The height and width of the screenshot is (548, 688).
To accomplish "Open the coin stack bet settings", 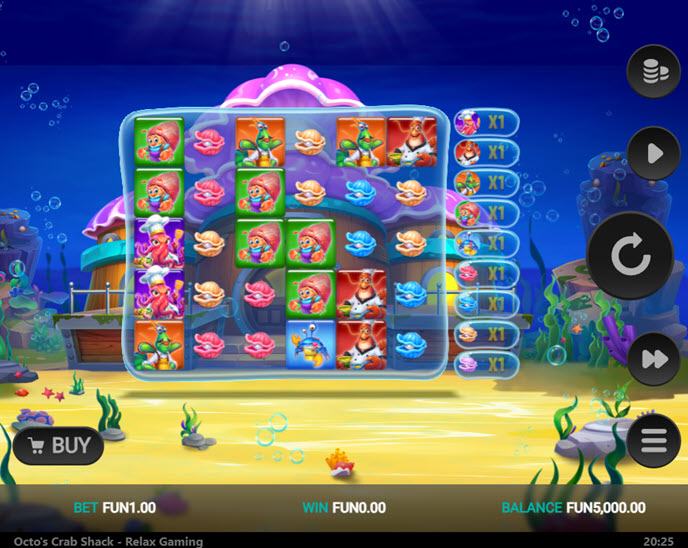I will click(x=653, y=71).
